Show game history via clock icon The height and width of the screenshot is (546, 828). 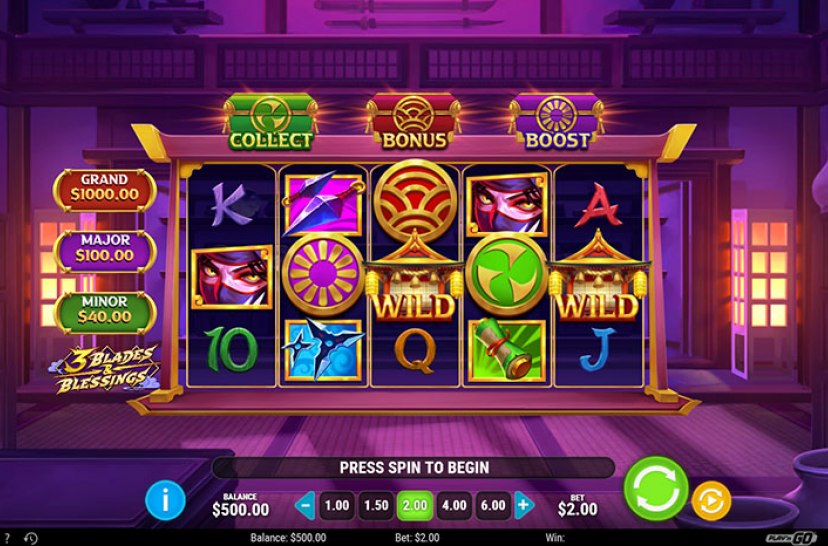coord(30,538)
